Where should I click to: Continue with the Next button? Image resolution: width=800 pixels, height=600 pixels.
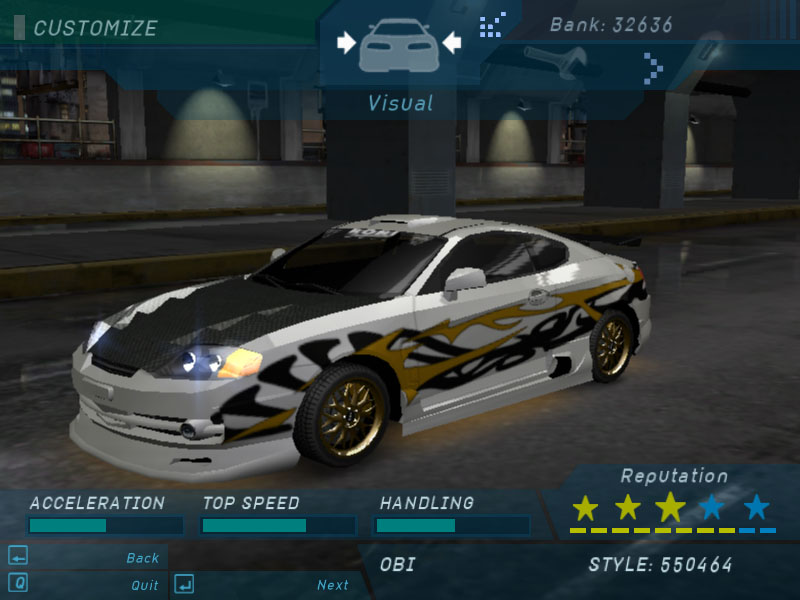click(x=332, y=585)
